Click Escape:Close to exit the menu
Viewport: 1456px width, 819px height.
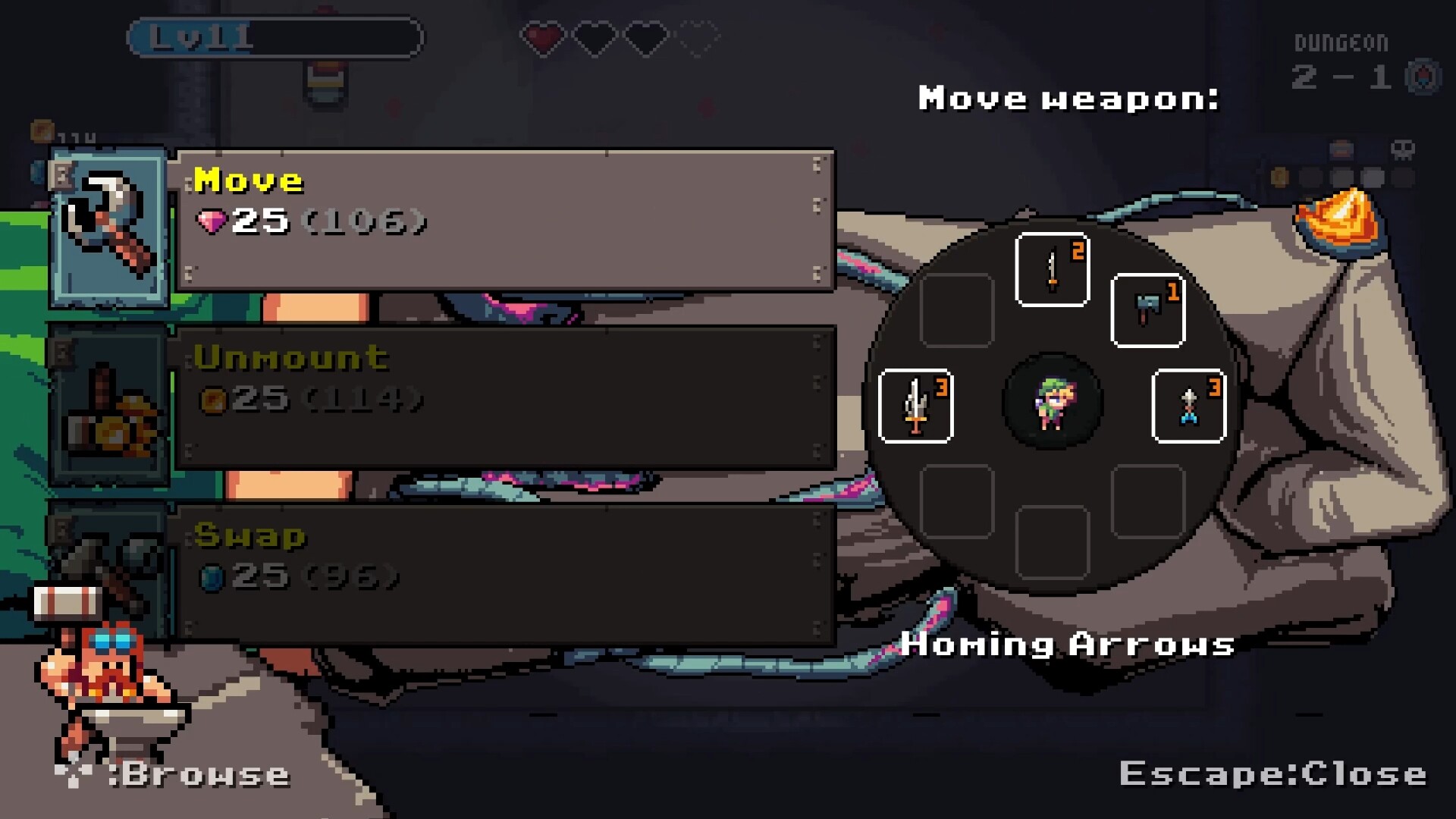[x=1274, y=773]
